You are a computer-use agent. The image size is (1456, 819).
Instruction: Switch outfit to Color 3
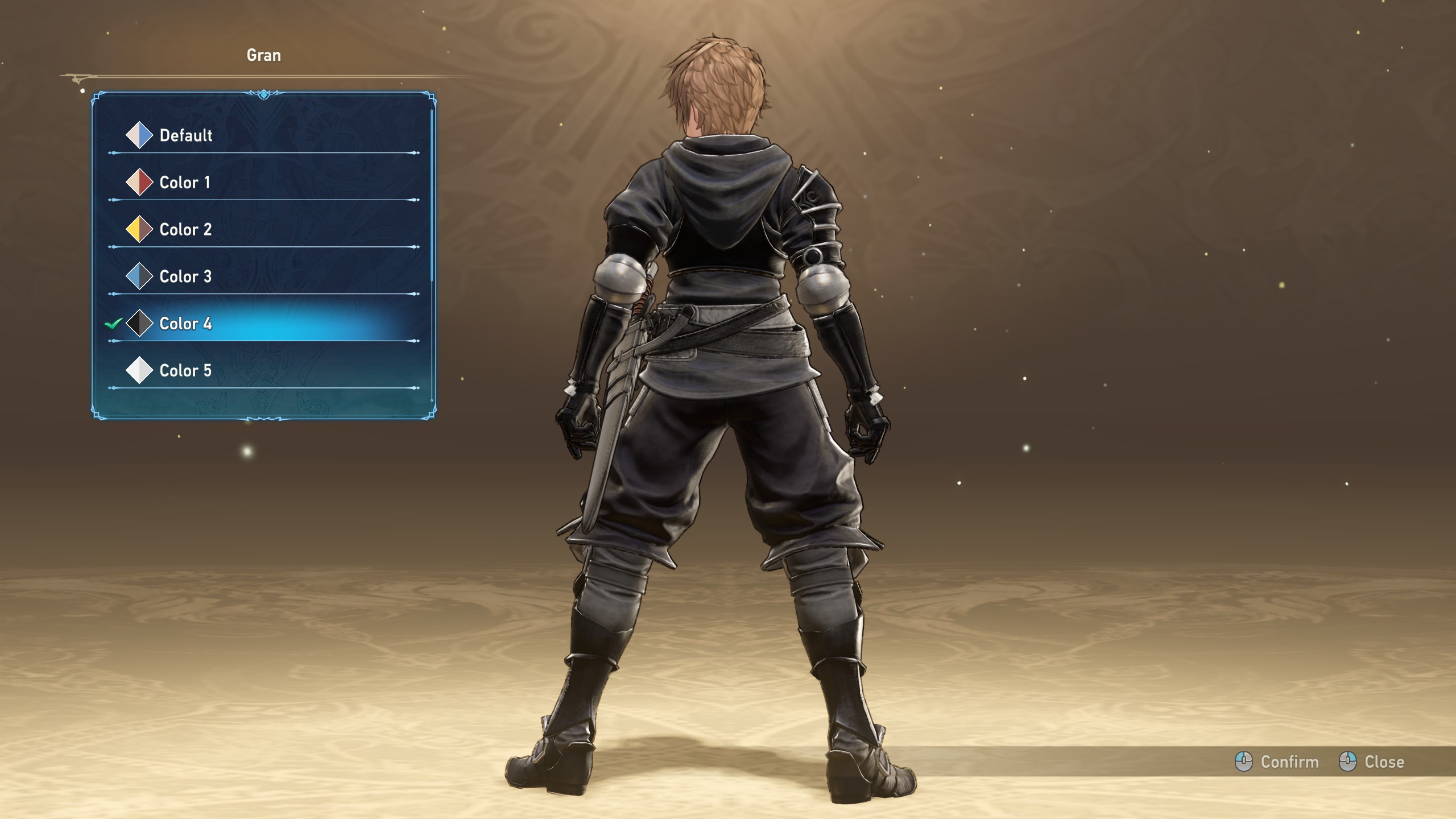point(185,277)
